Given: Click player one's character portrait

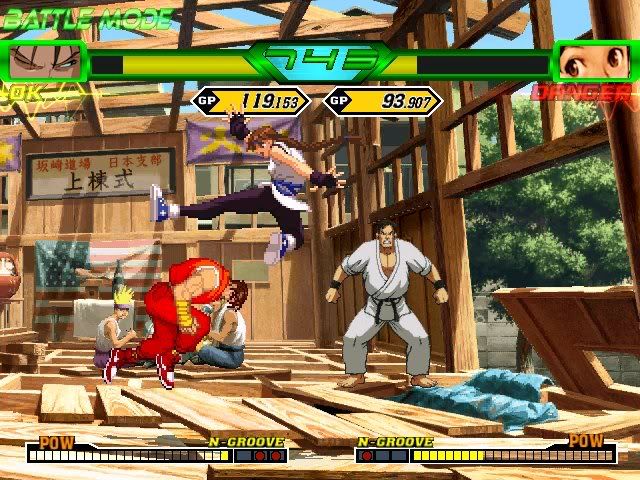Looking at the screenshot, I should tap(47, 62).
